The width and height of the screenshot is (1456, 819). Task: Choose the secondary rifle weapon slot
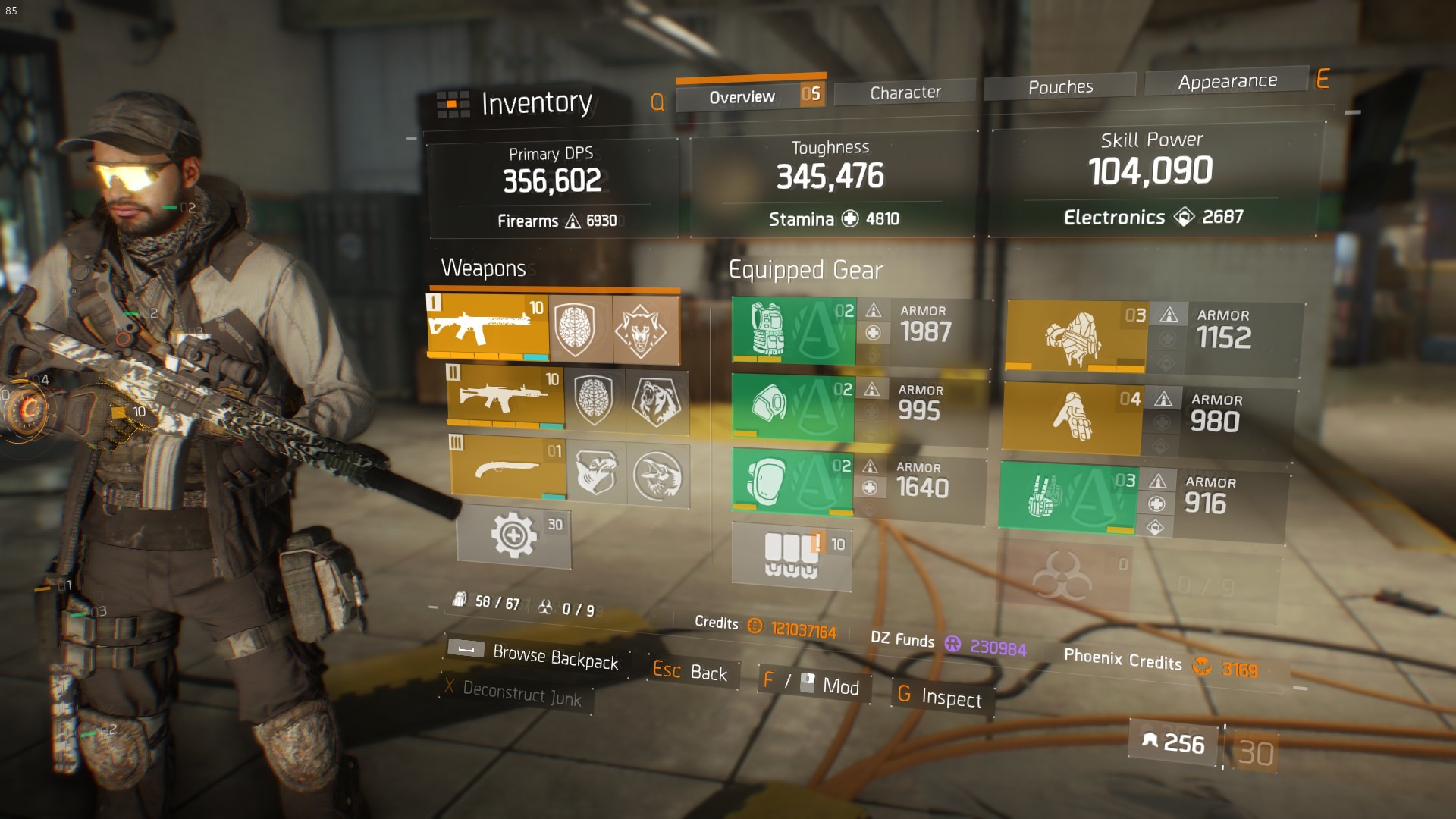(x=505, y=397)
